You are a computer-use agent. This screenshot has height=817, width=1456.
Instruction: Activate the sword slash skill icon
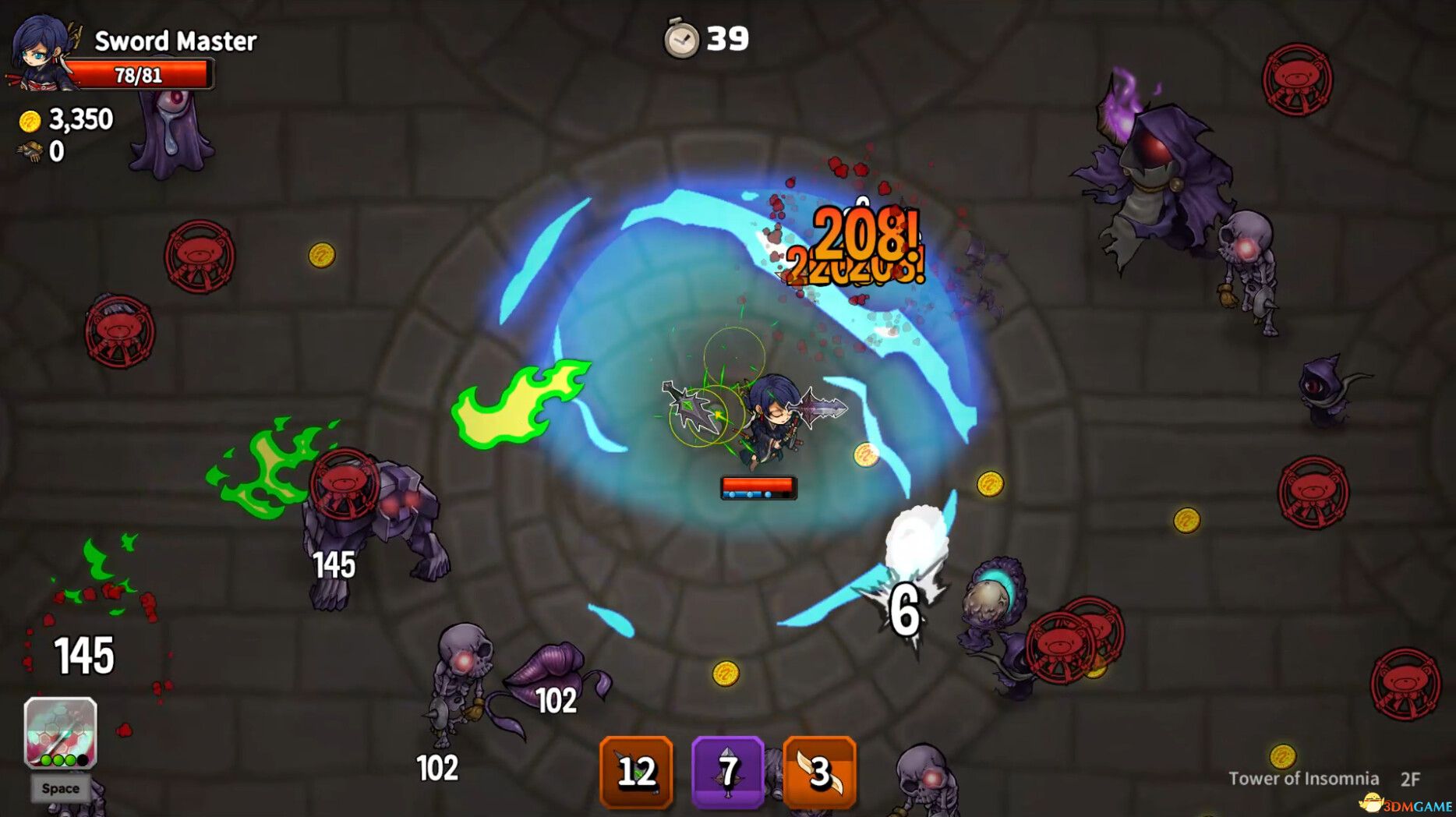(60, 733)
